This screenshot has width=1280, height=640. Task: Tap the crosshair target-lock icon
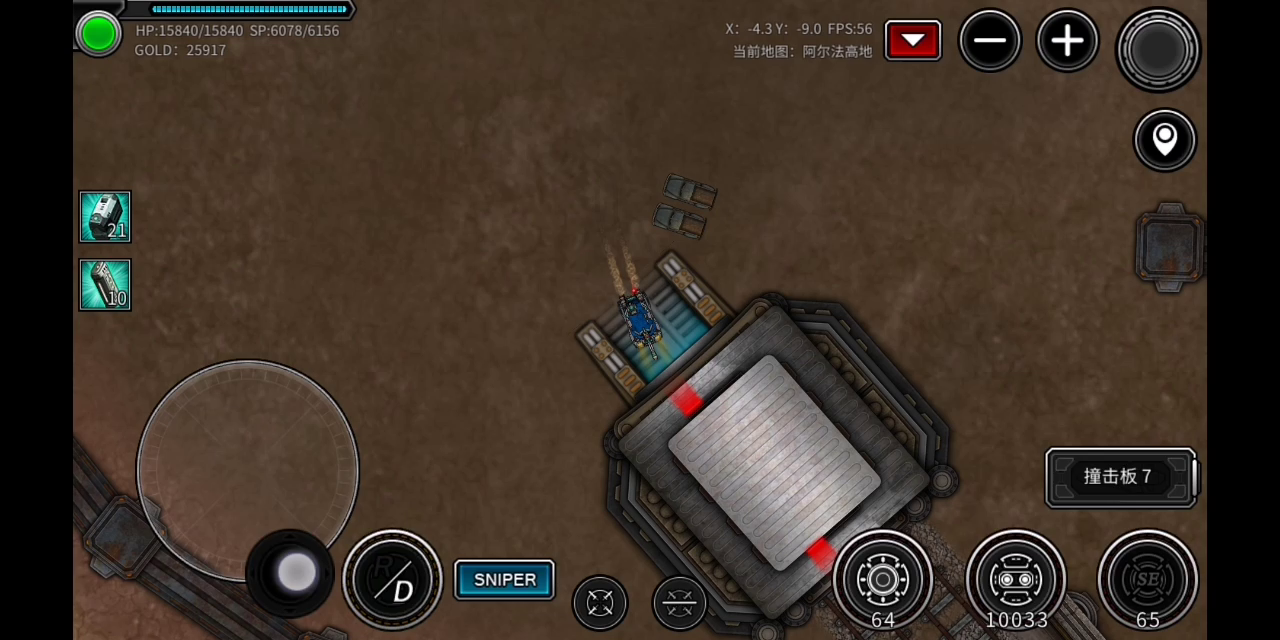tap(600, 603)
